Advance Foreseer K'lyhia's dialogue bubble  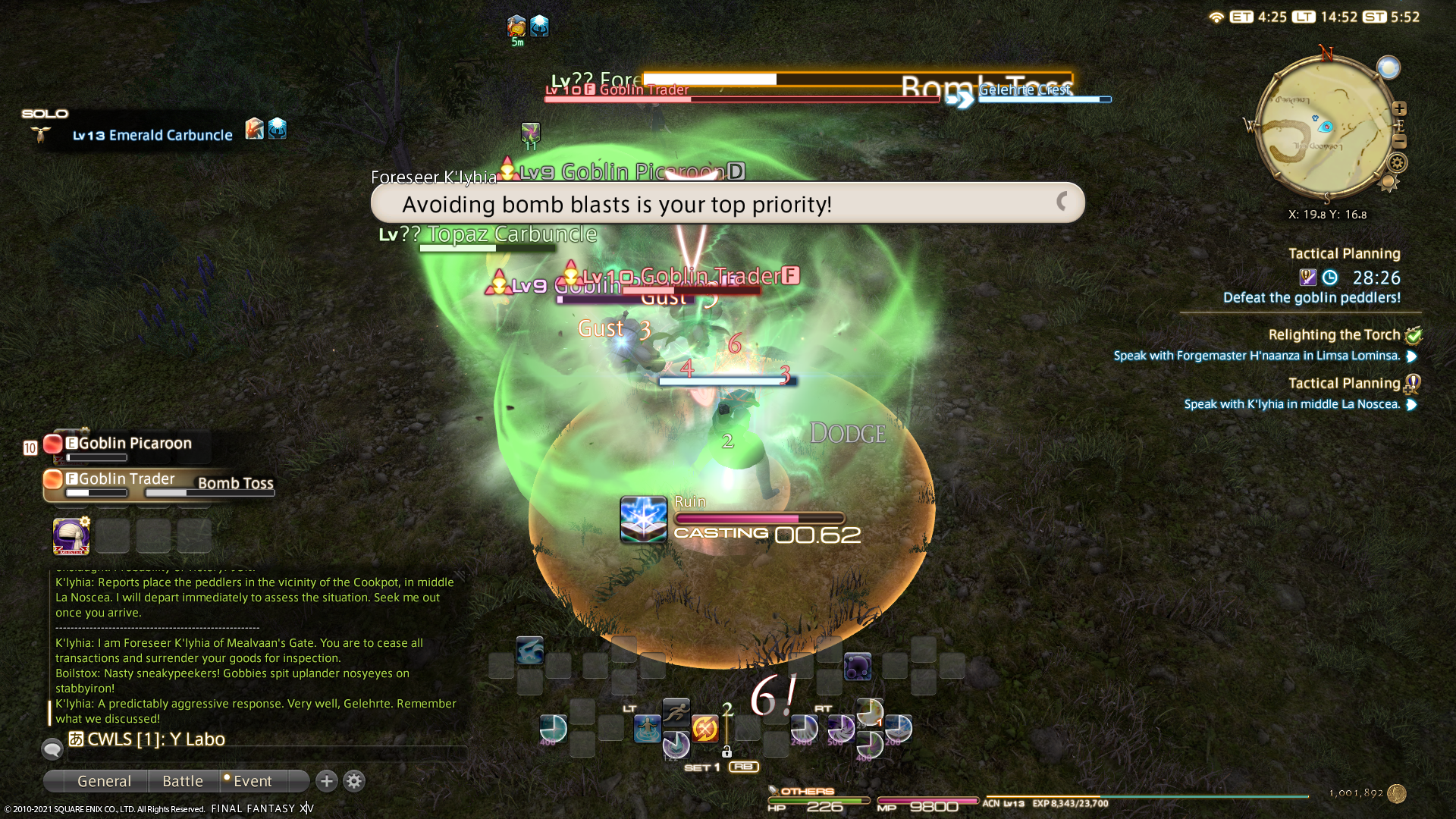click(726, 203)
